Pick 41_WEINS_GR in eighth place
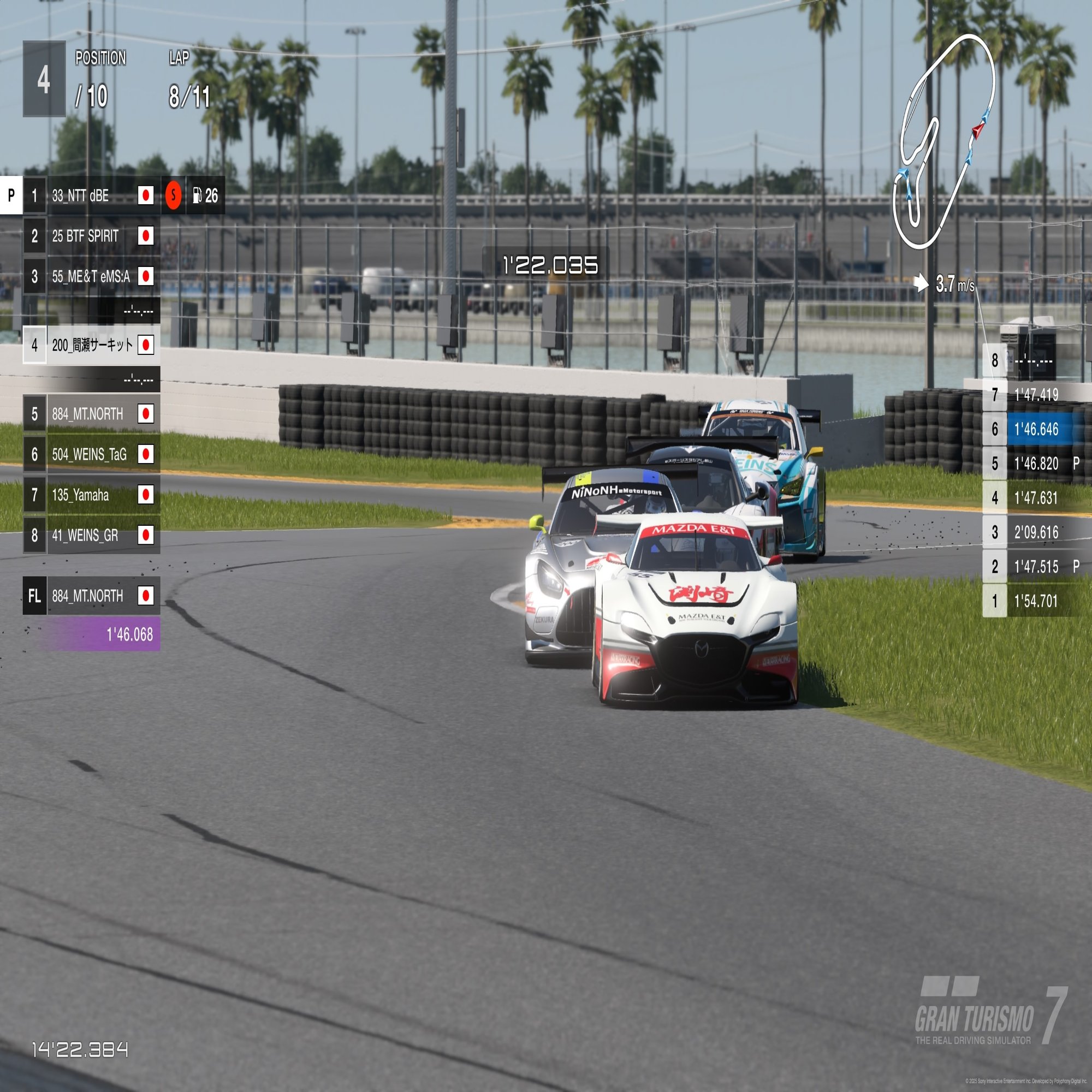 pos(91,535)
